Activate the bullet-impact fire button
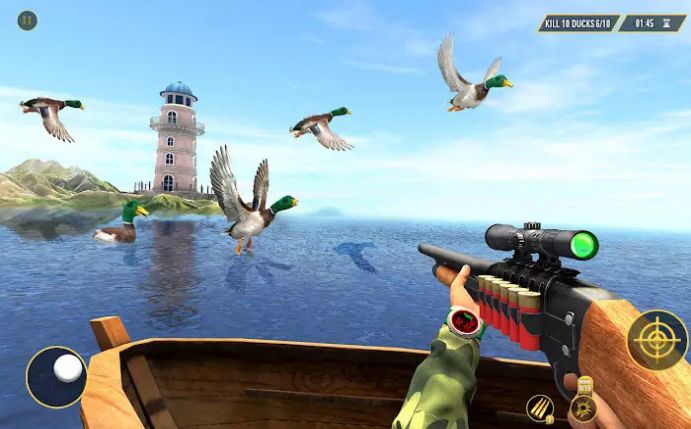This screenshot has width=691, height=429. [582, 408]
